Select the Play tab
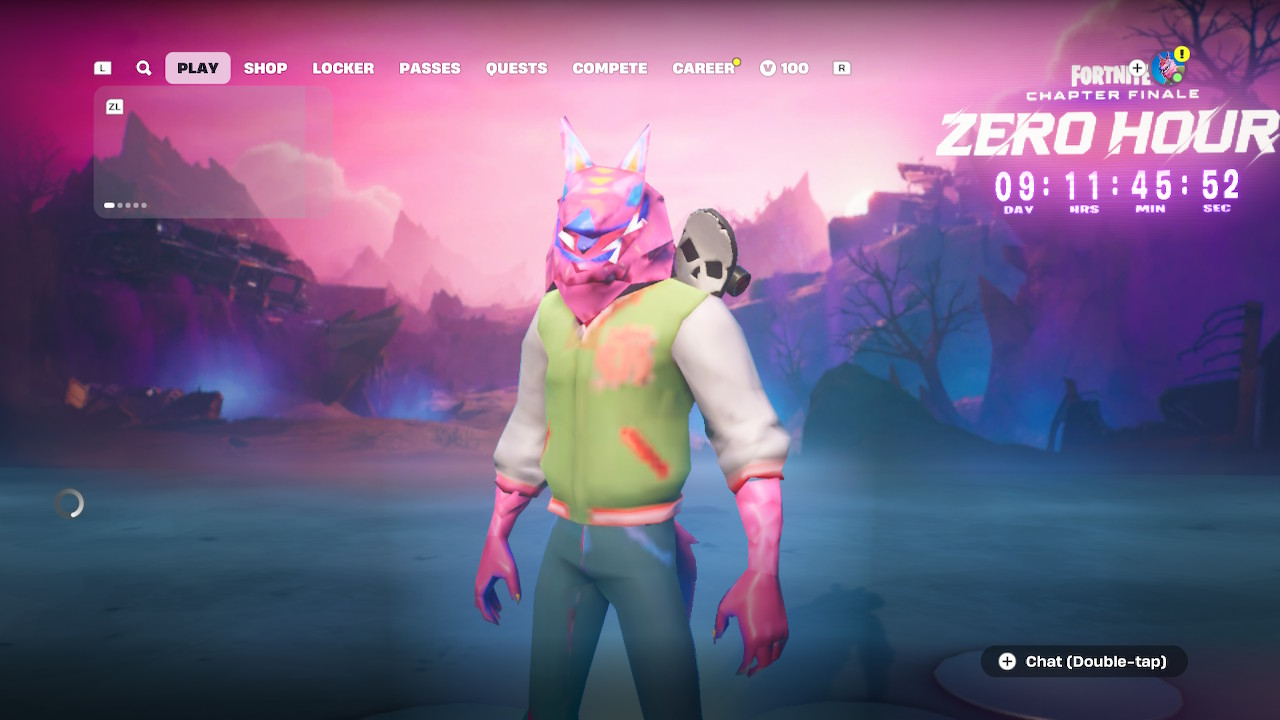Viewport: 1280px width, 720px height. (x=198, y=68)
